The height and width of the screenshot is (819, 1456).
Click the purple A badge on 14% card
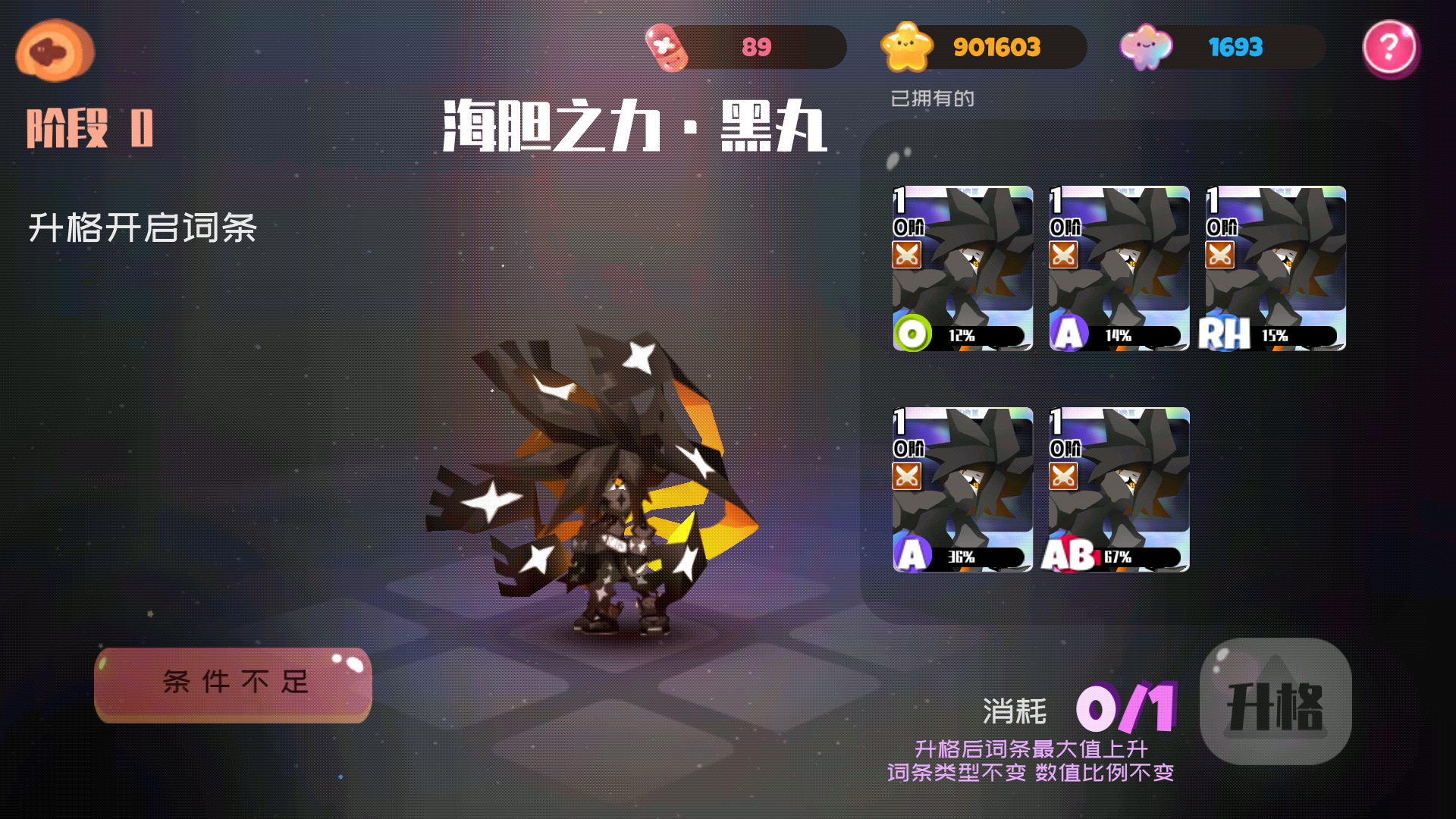pyautogui.click(x=1068, y=334)
